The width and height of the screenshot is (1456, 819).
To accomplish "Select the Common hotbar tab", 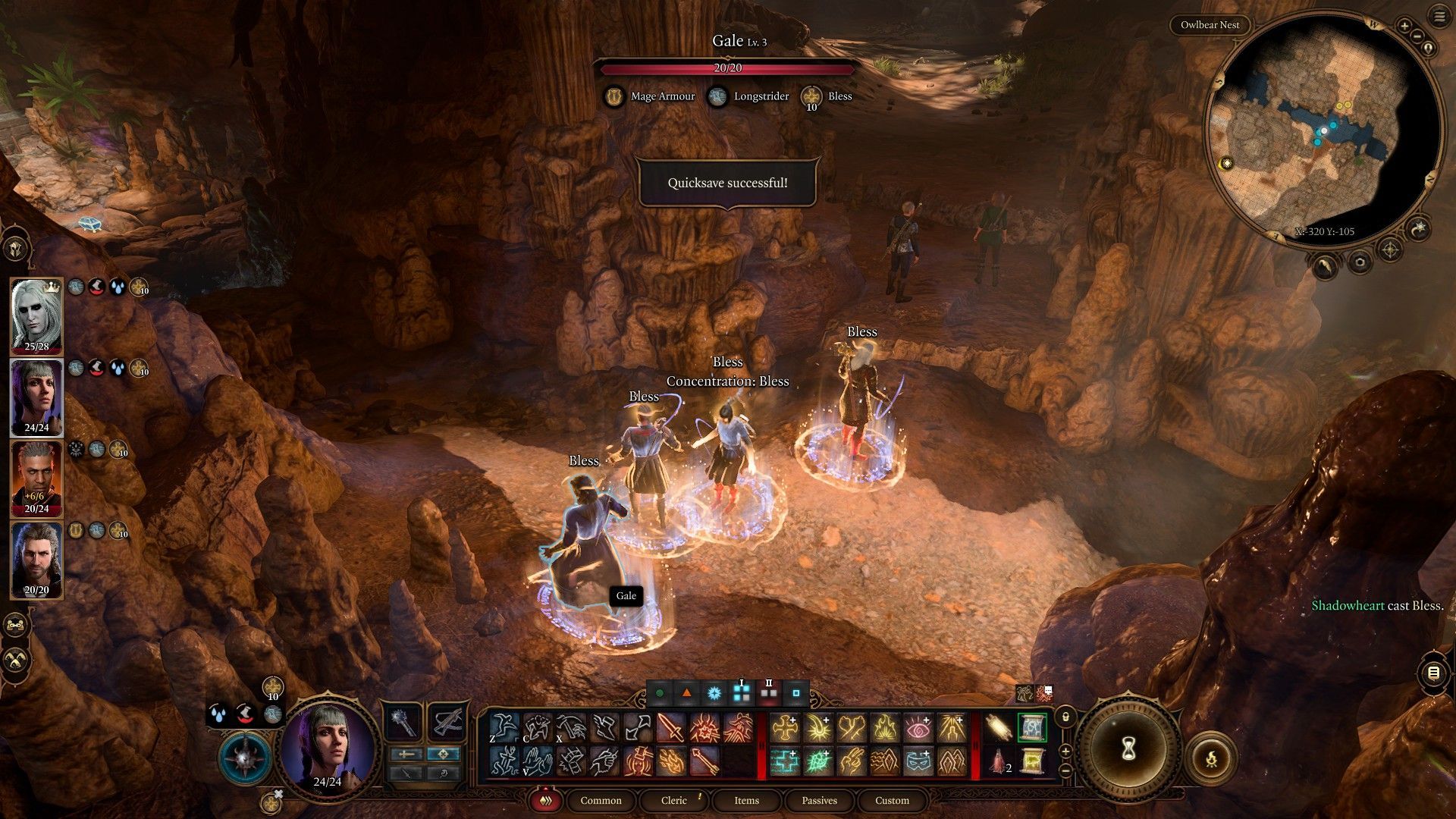I will 601,800.
